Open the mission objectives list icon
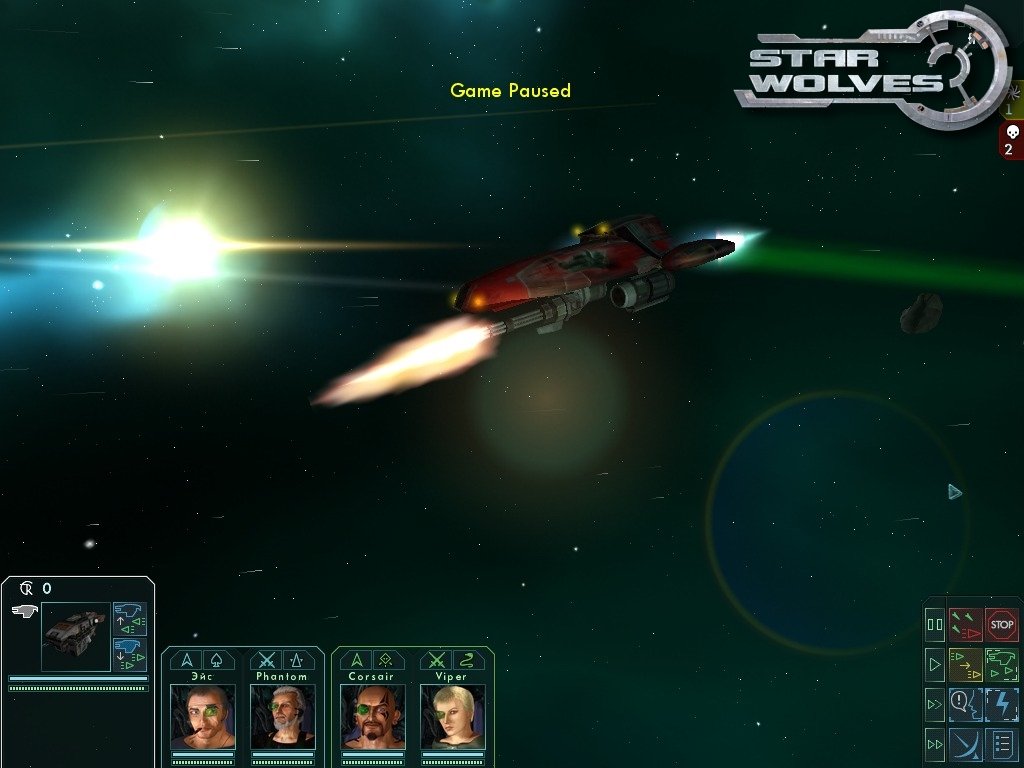Viewport: 1024px width, 768px height. click(x=1002, y=743)
